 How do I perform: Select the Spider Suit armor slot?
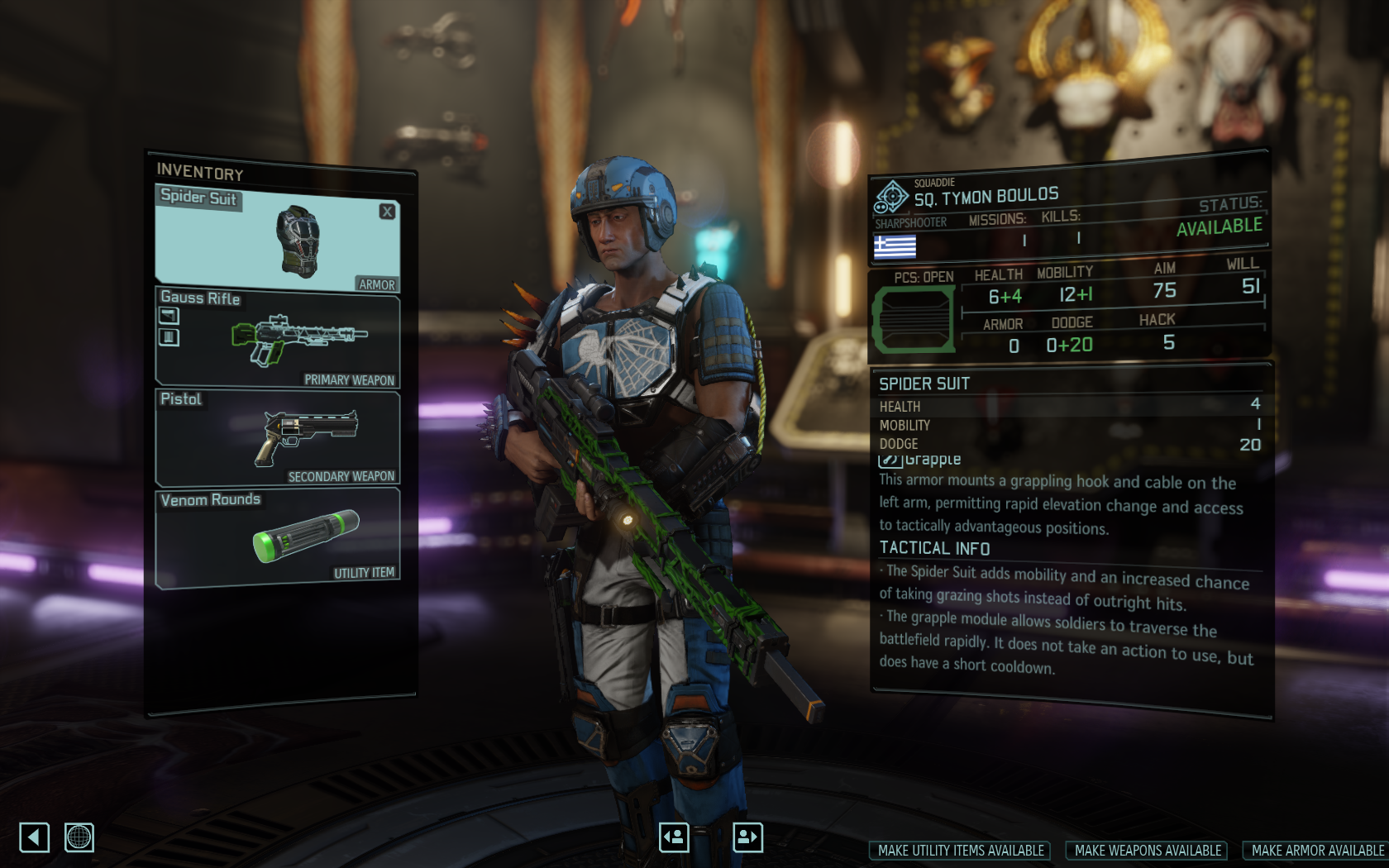[x=277, y=240]
